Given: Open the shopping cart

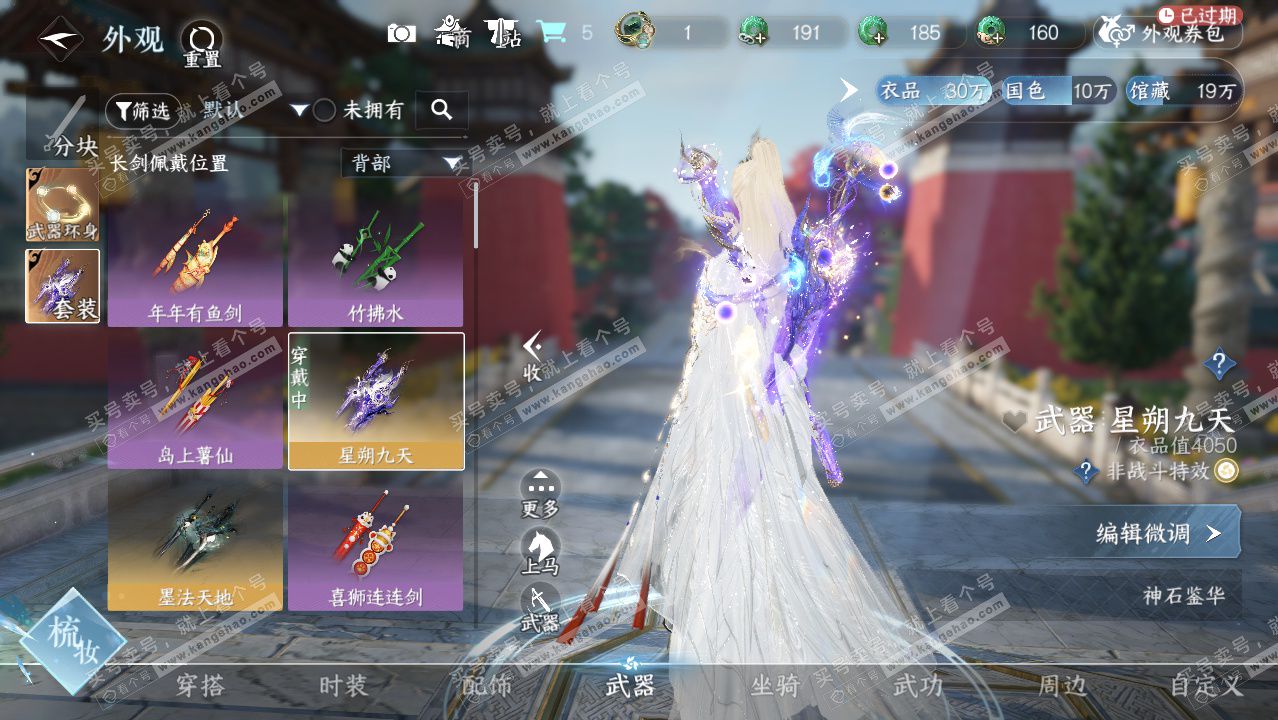Looking at the screenshot, I should click(550, 33).
